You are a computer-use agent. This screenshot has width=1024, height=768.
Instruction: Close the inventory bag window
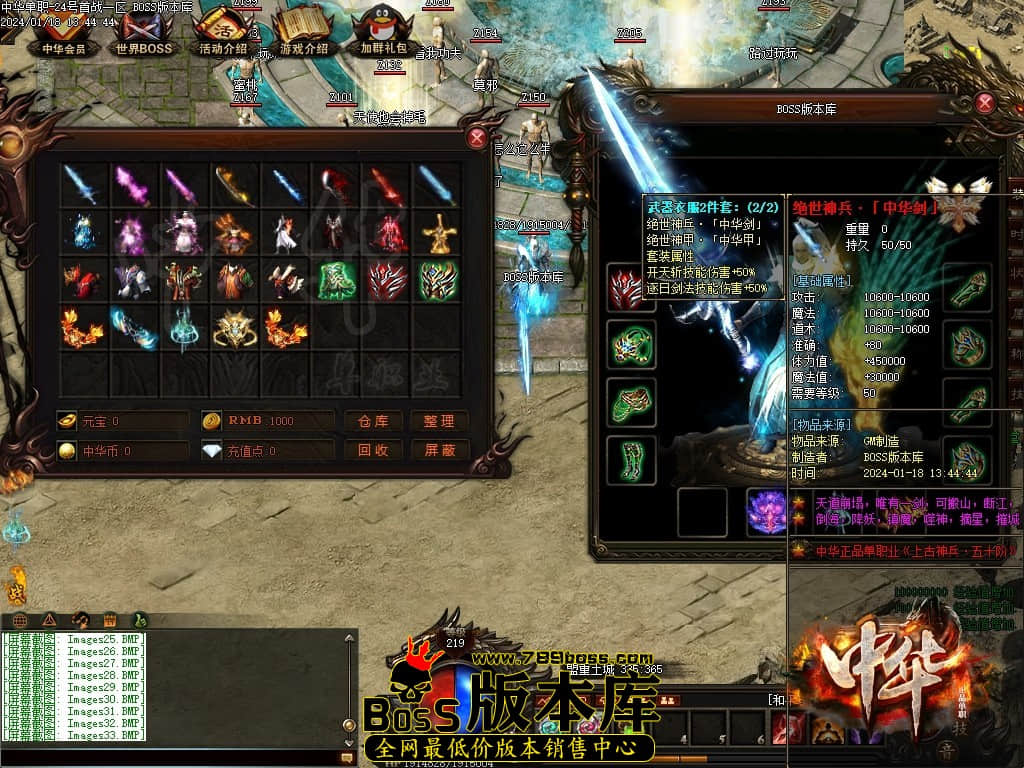(x=478, y=138)
